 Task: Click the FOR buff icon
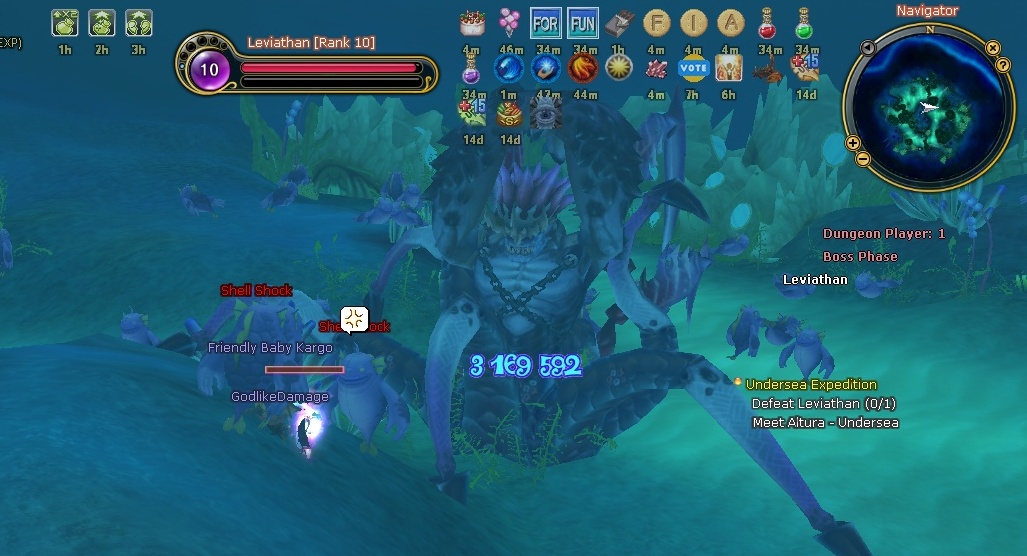click(x=546, y=22)
